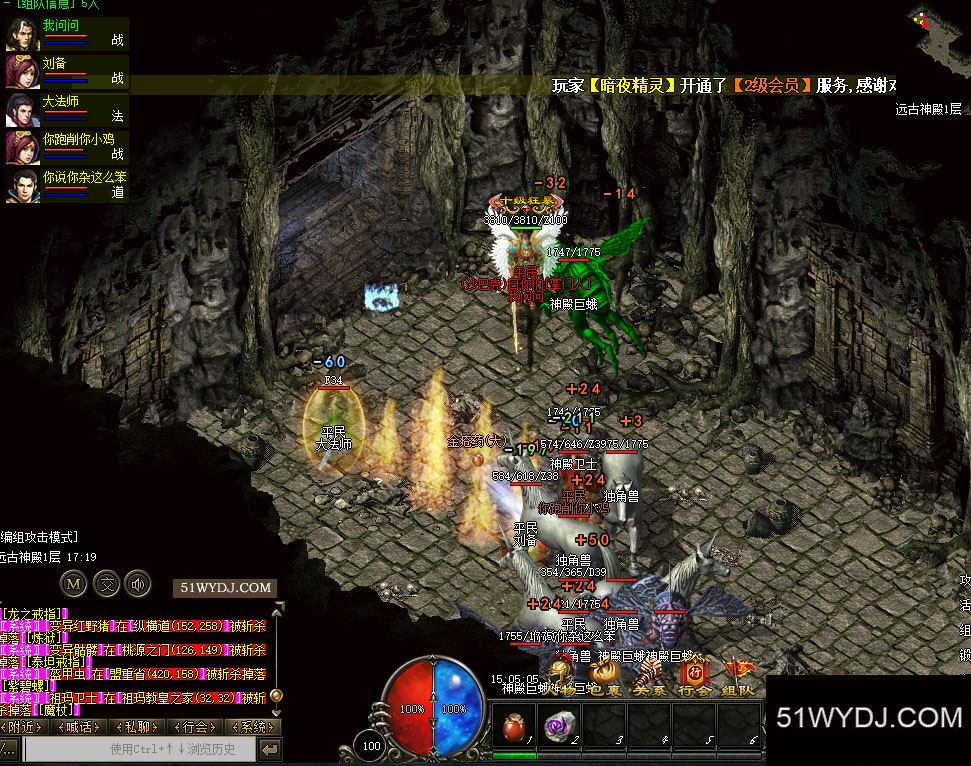Switch to the 私聊 chat tab
Screen dimensions: 971x766
tap(141, 727)
